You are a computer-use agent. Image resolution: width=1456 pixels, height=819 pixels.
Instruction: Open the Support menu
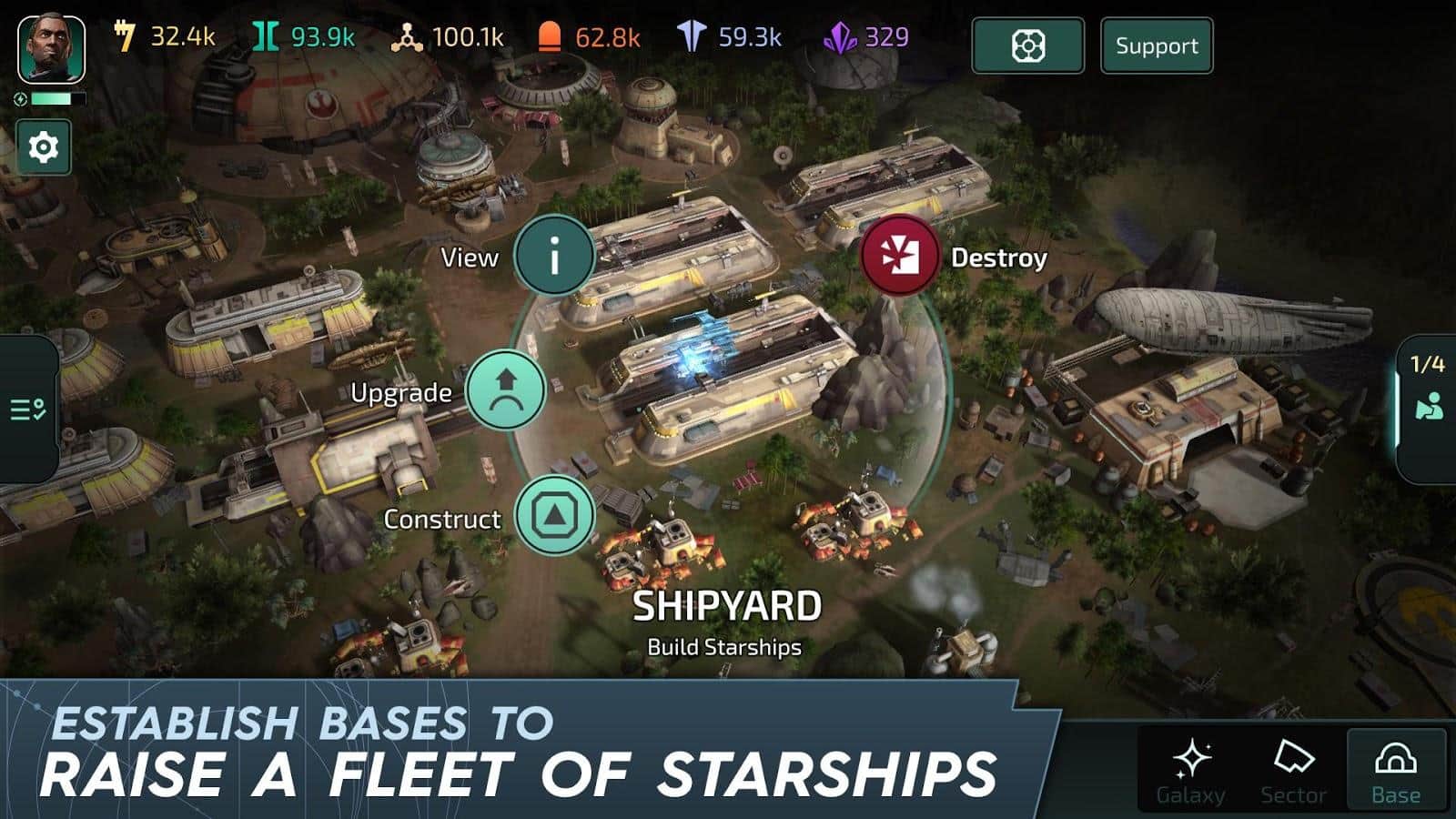pyautogui.click(x=1157, y=45)
